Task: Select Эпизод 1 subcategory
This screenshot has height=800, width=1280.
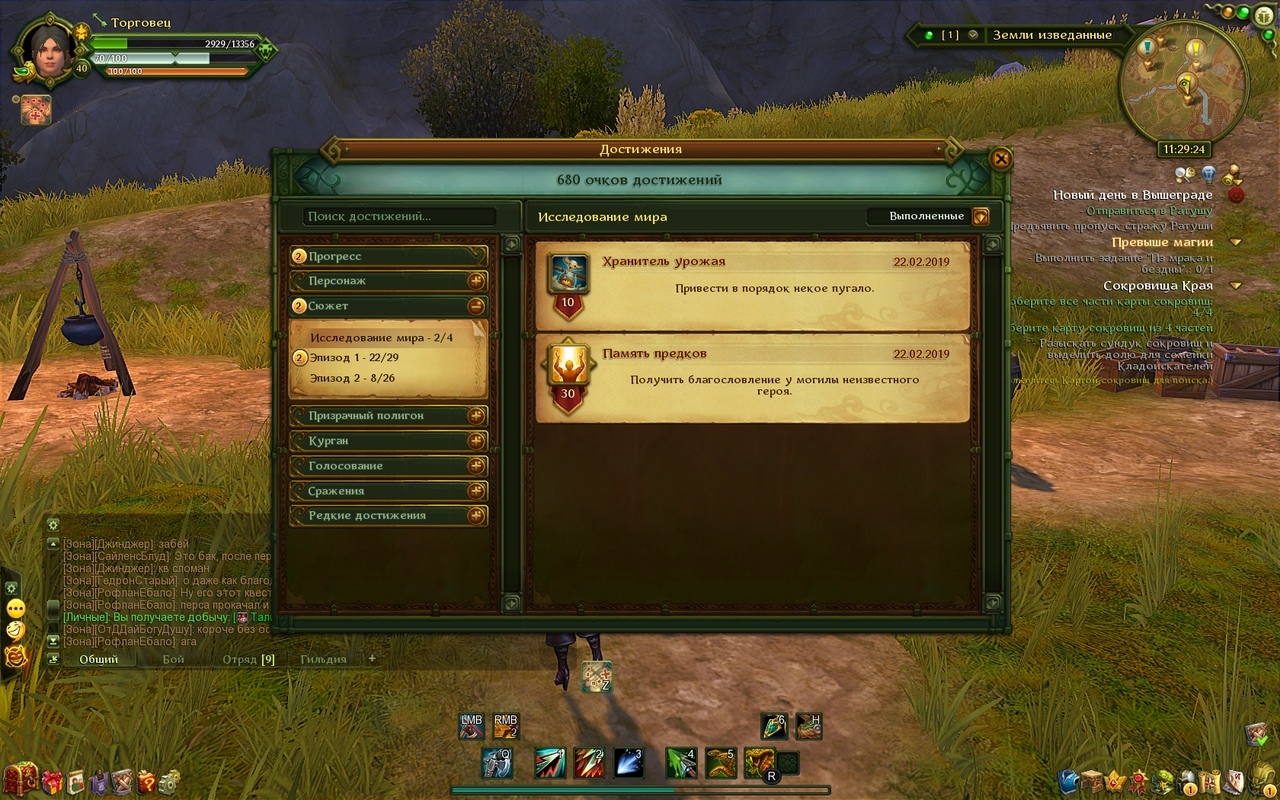Action: pyautogui.click(x=354, y=358)
